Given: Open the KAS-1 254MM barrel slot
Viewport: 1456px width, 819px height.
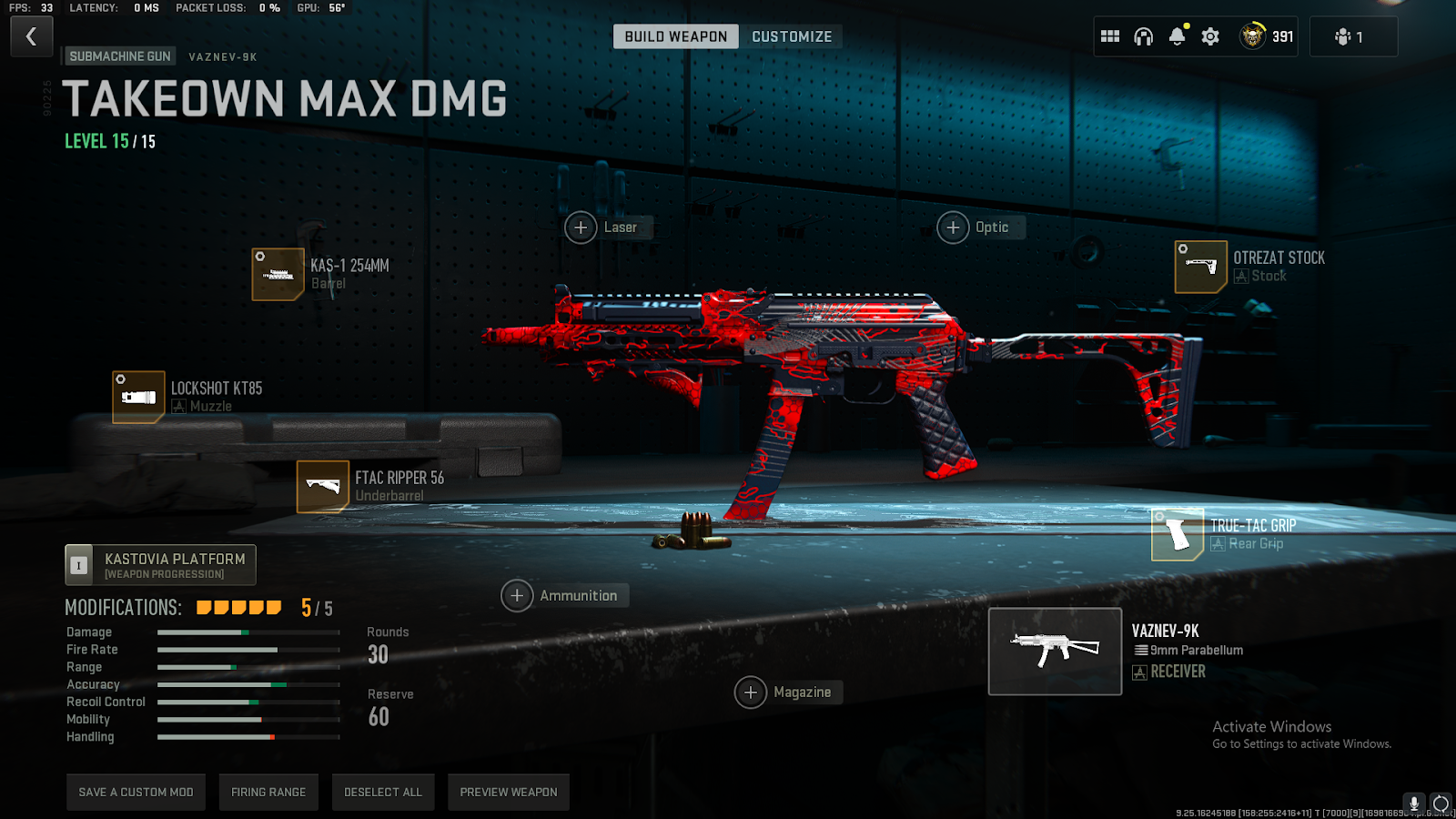Looking at the screenshot, I should point(278,274).
